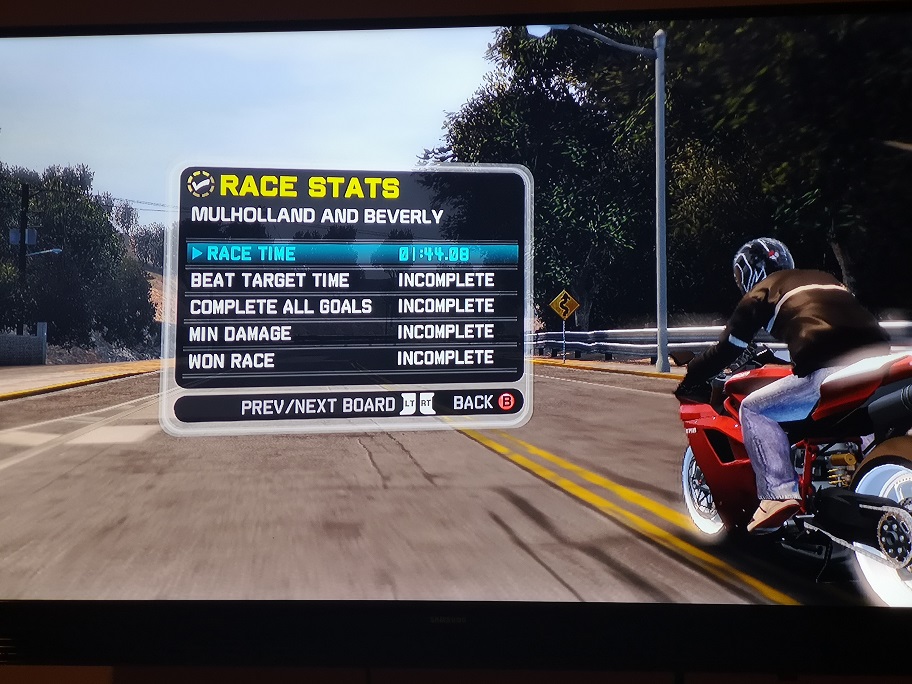The image size is (912, 684).
Task: Select the Race Time row
Action: coord(352,254)
